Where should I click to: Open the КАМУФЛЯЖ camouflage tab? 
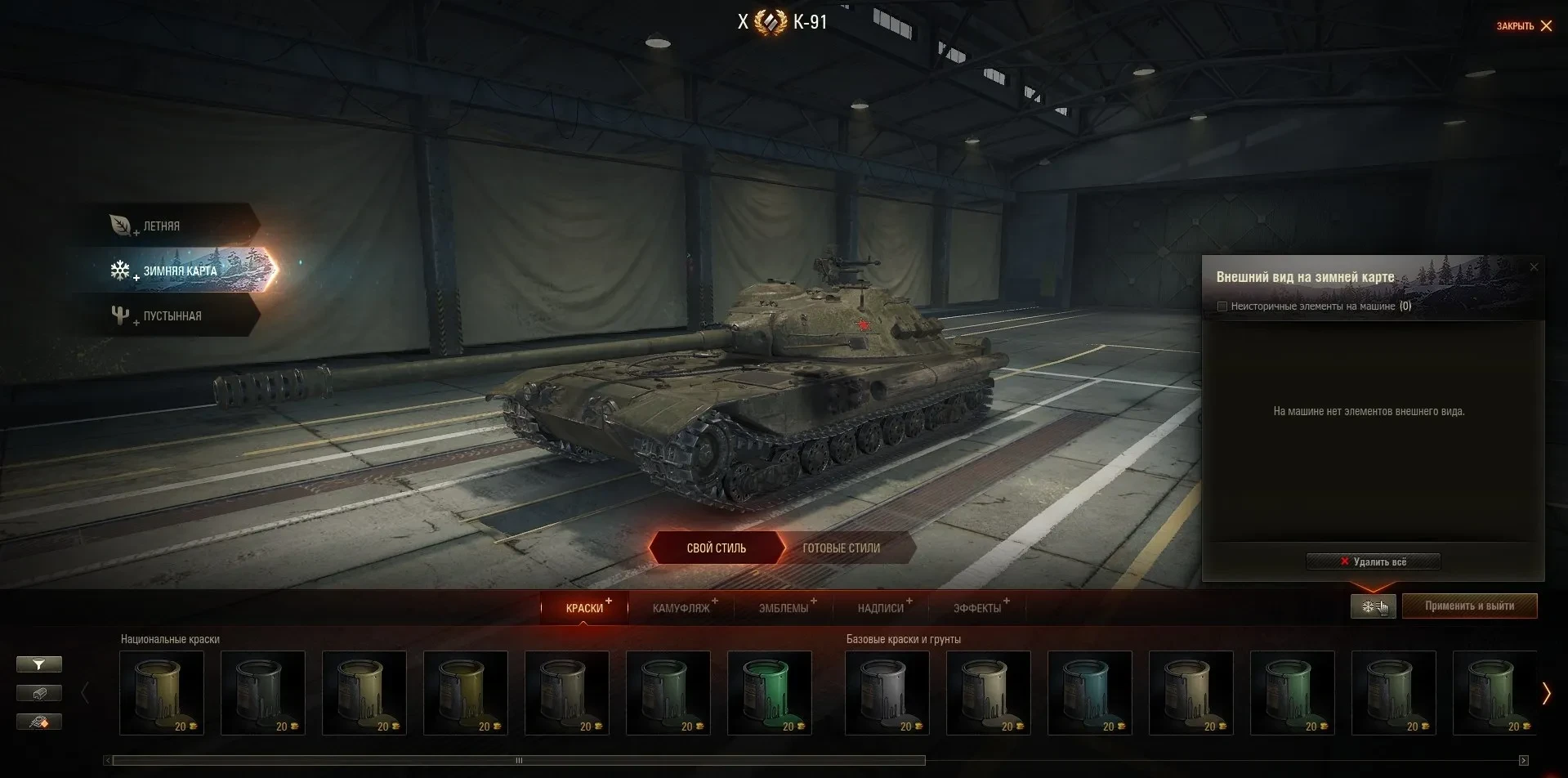coord(681,608)
